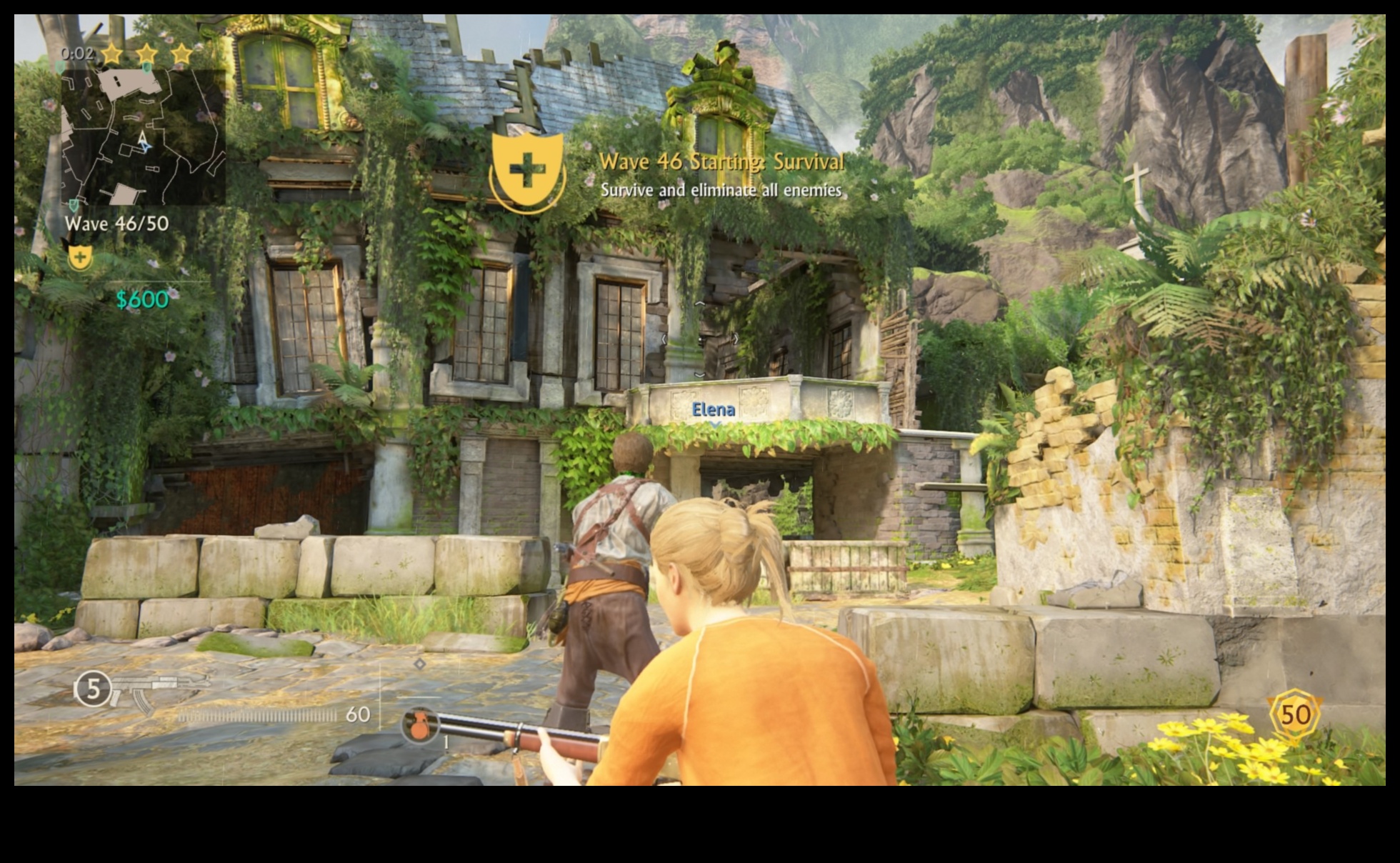
Task: Click the left chevron beside the objective marker
Action: click(x=664, y=339)
